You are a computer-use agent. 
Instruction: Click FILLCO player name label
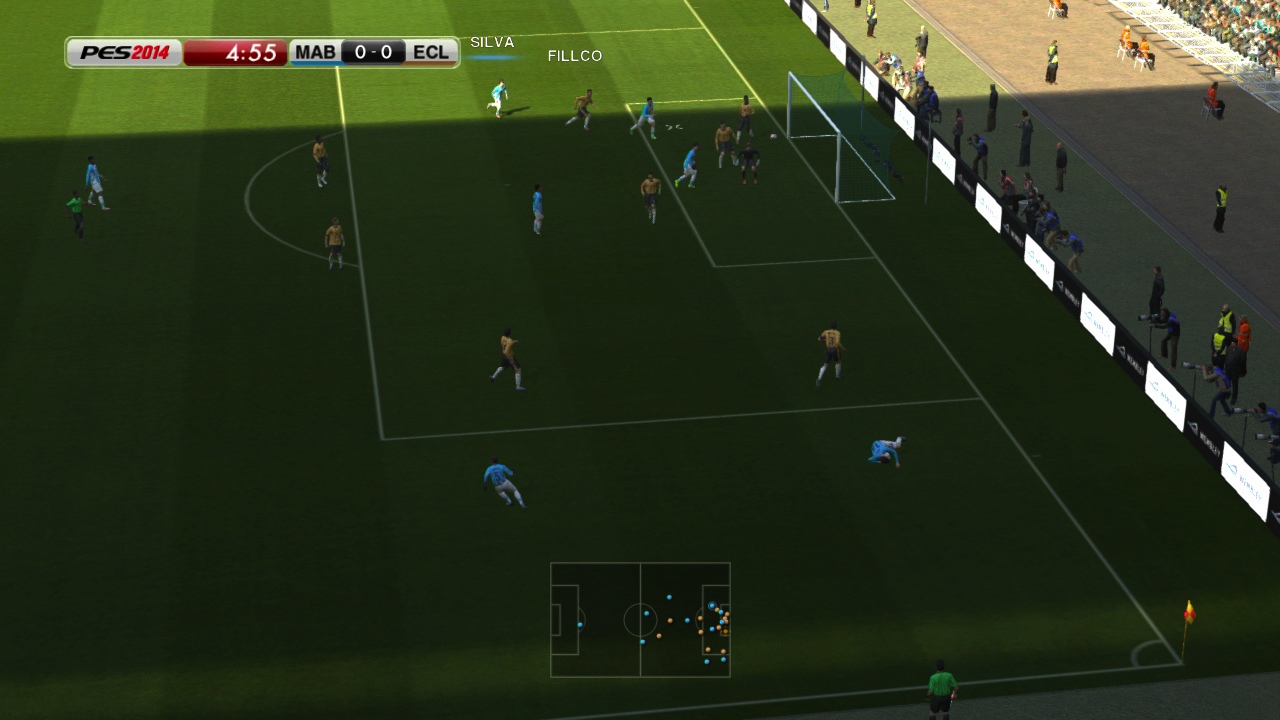574,56
